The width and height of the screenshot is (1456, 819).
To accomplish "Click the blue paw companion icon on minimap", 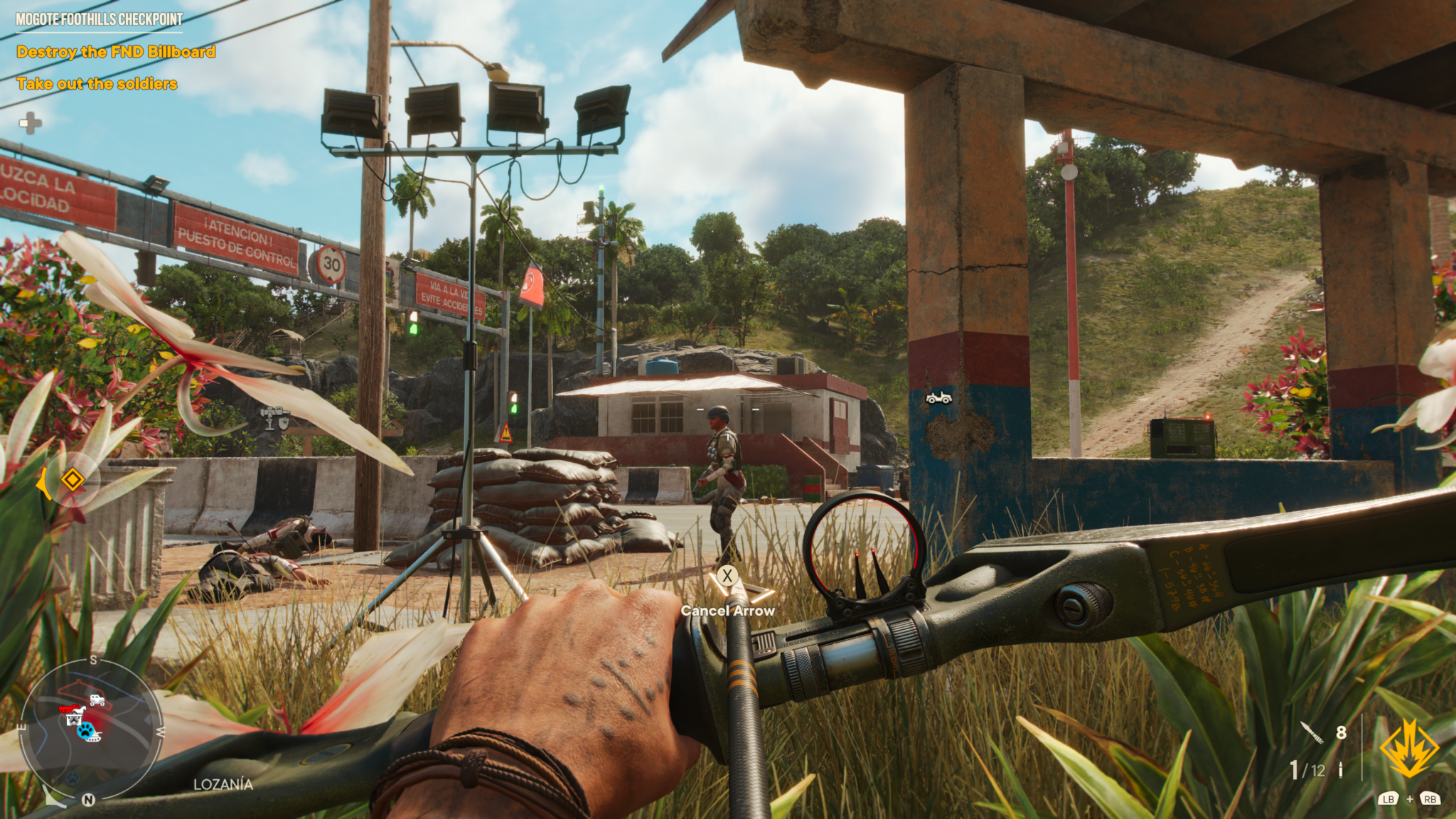I will click(x=86, y=730).
